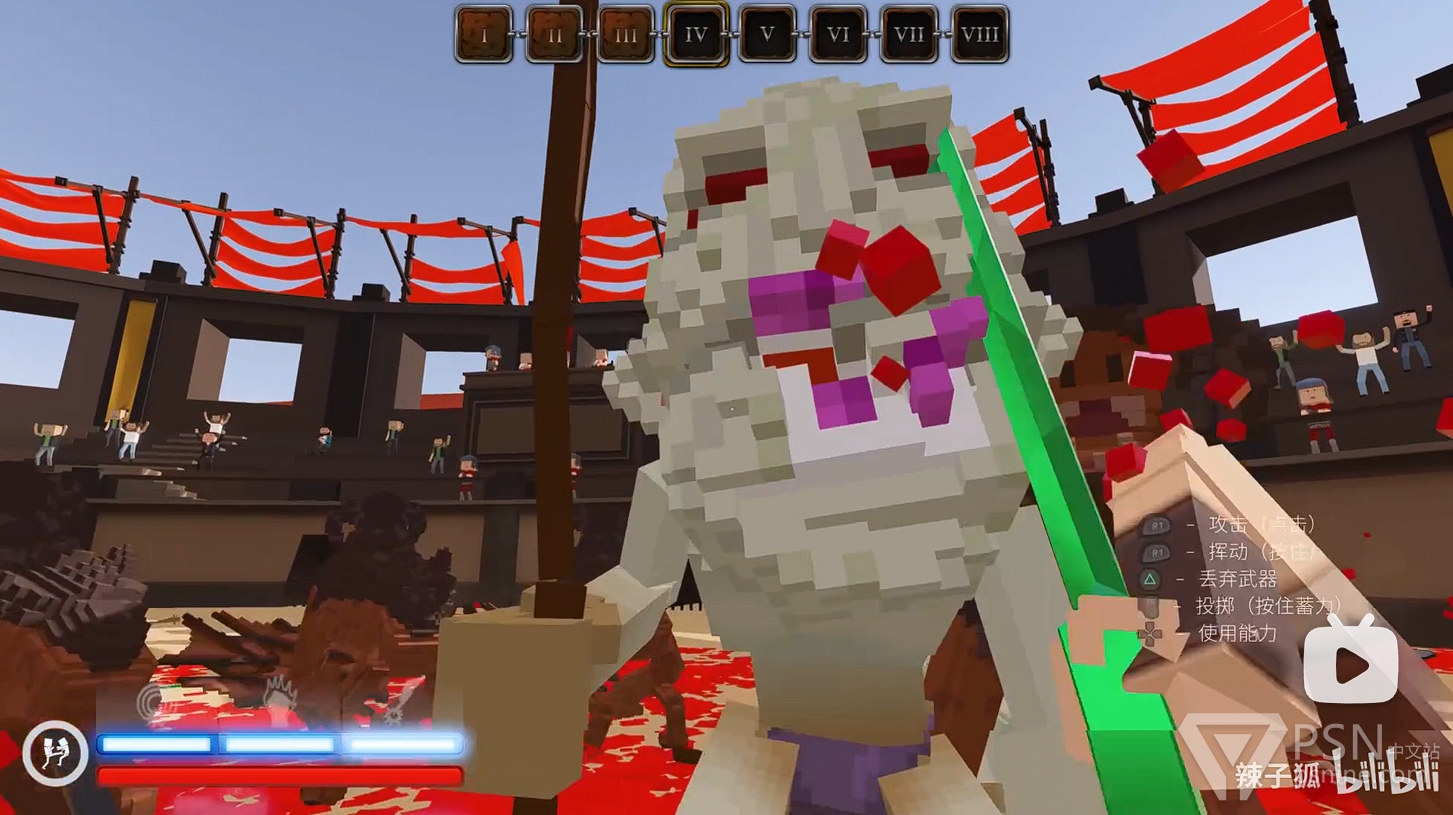This screenshot has height=815, width=1453.
Task: Click the final wave VIII tile
Action: pyautogui.click(x=979, y=35)
